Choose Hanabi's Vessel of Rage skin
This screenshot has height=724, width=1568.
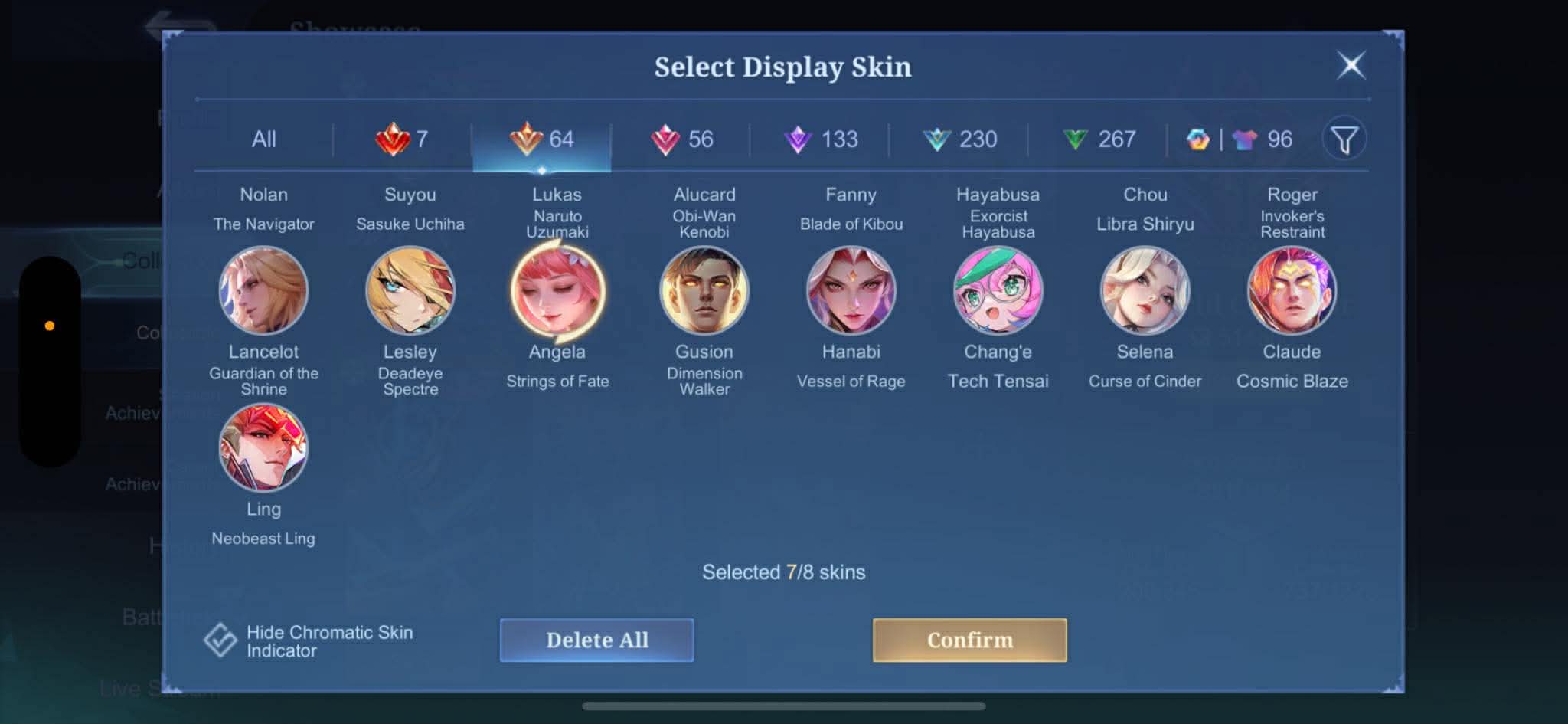pyautogui.click(x=851, y=290)
